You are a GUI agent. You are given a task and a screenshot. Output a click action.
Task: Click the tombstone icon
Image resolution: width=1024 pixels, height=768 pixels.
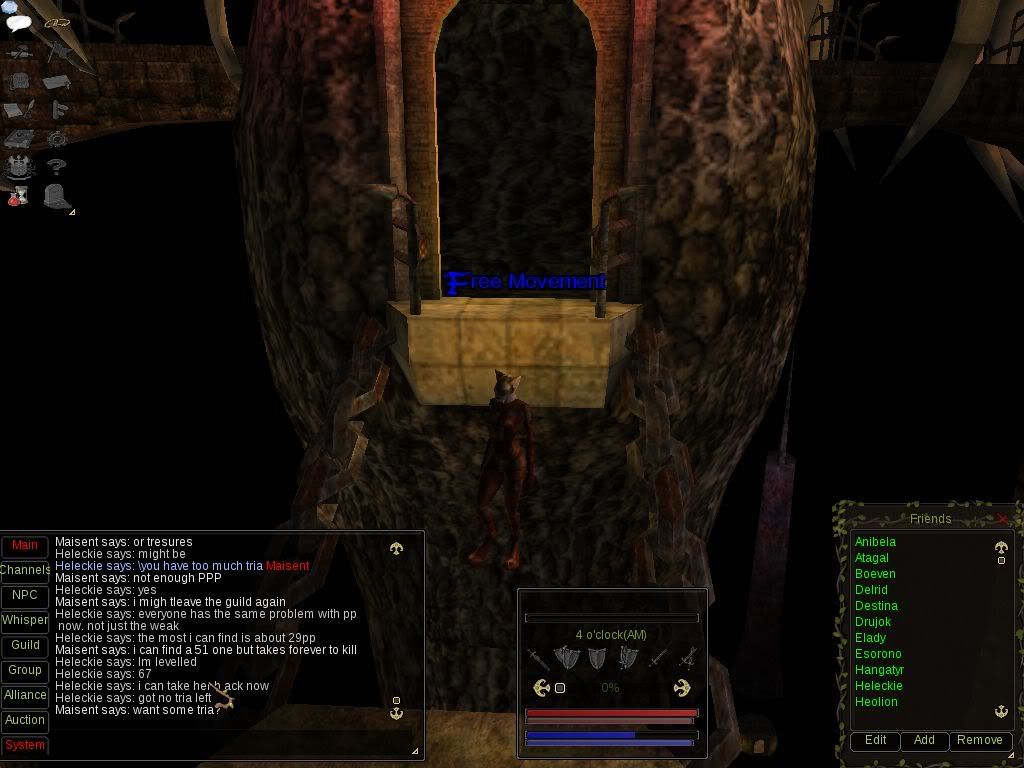(x=58, y=196)
